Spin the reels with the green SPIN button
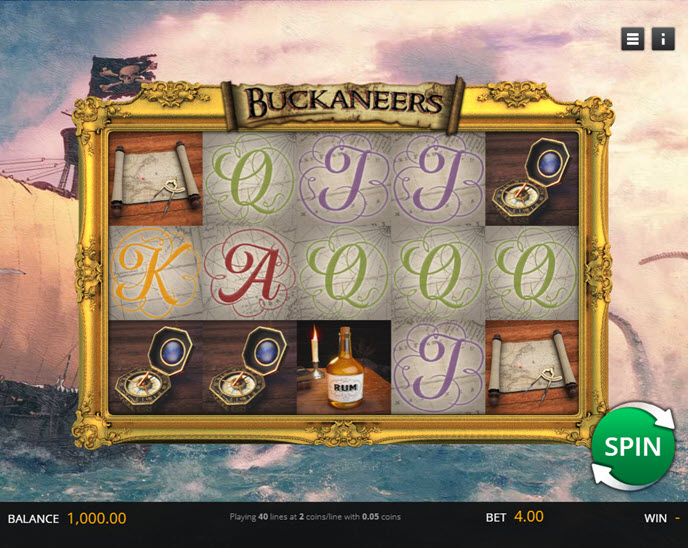The image size is (688, 548). [632, 446]
